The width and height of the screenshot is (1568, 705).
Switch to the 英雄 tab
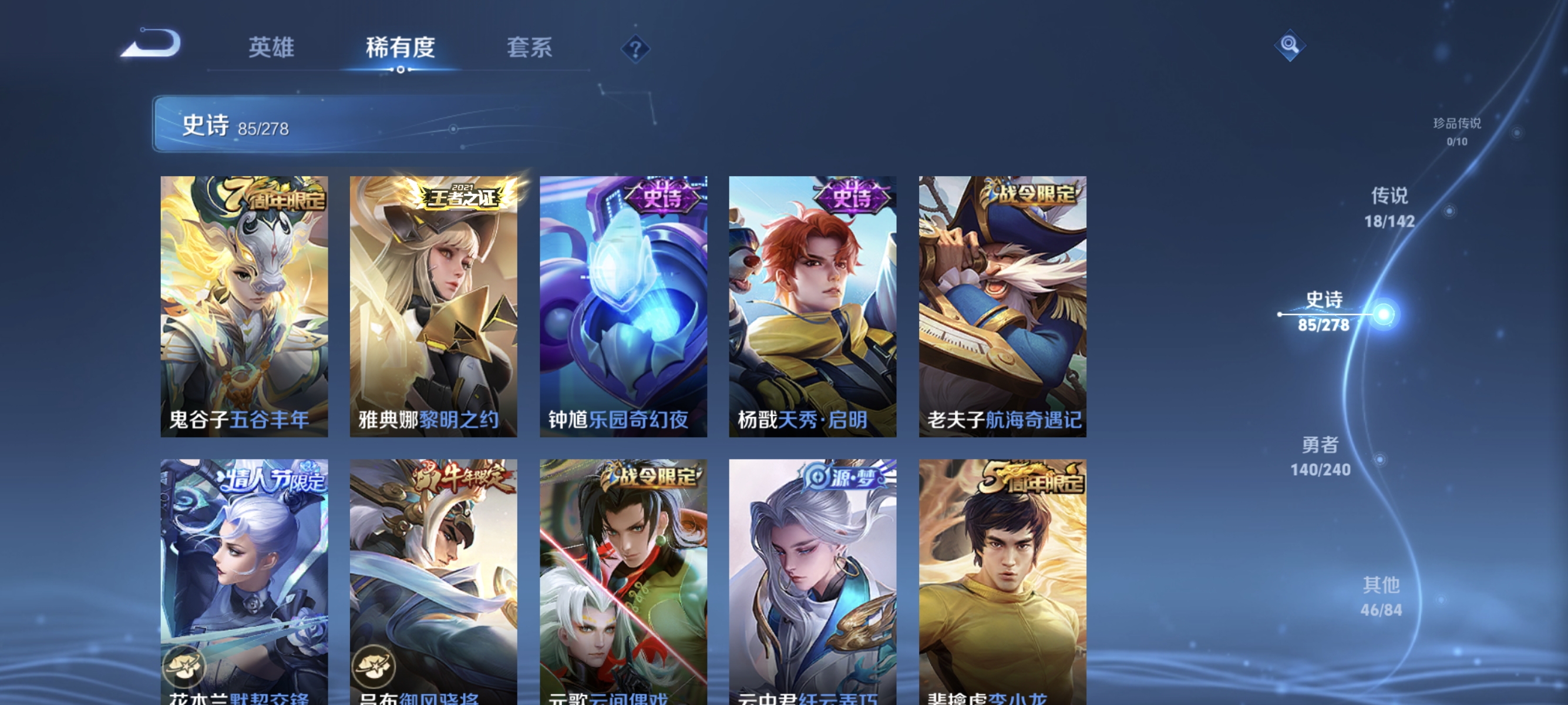tap(271, 48)
